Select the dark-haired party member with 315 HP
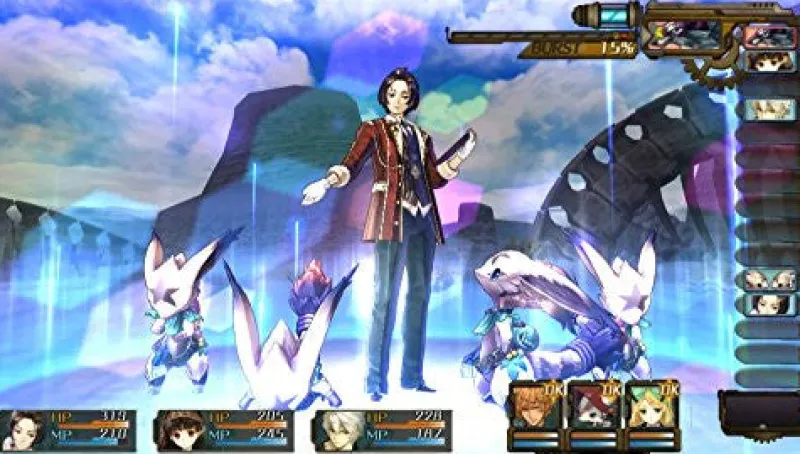The height and width of the screenshot is (454, 800). pyautogui.click(x=68, y=430)
